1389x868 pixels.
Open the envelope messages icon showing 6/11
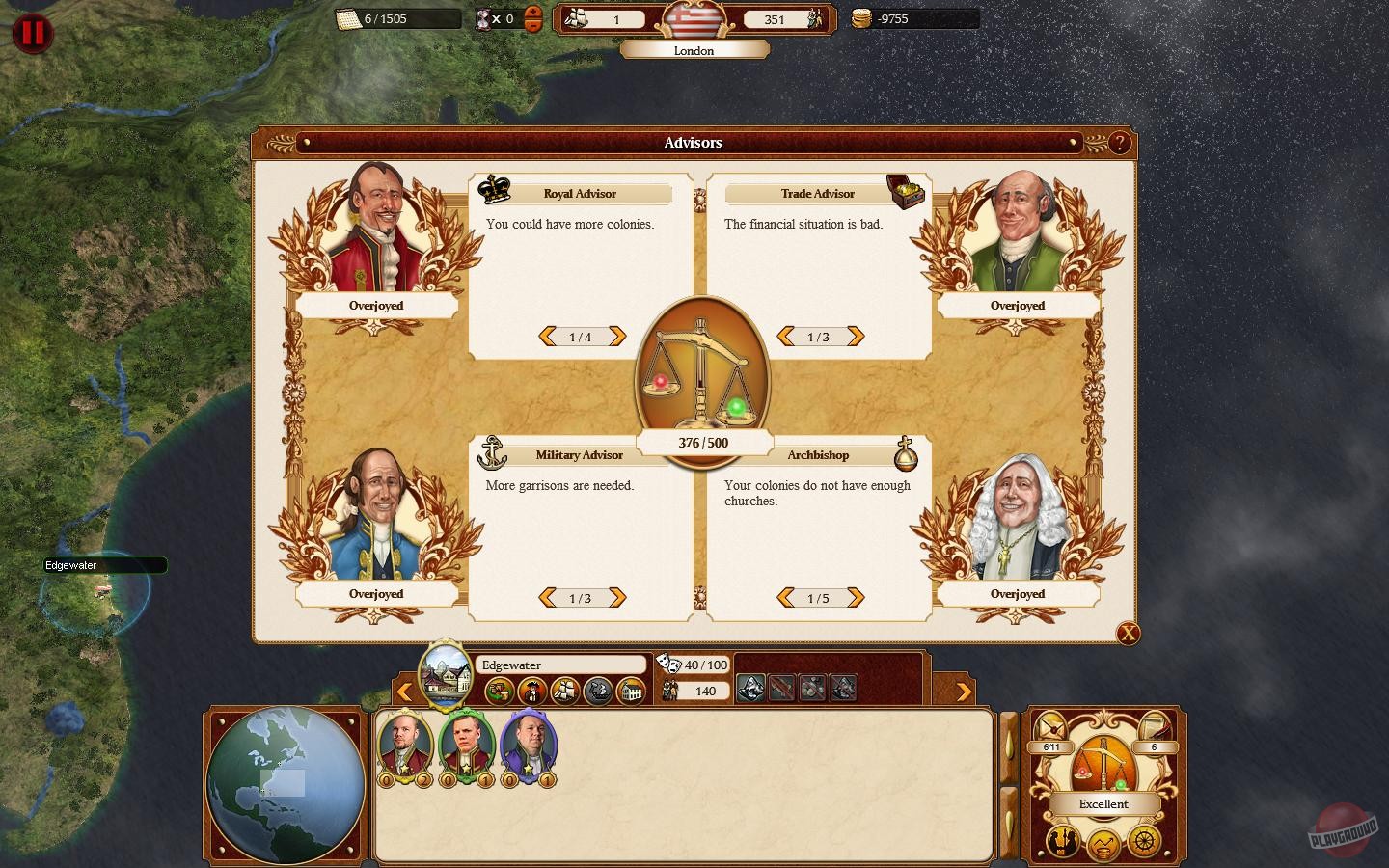1049,728
